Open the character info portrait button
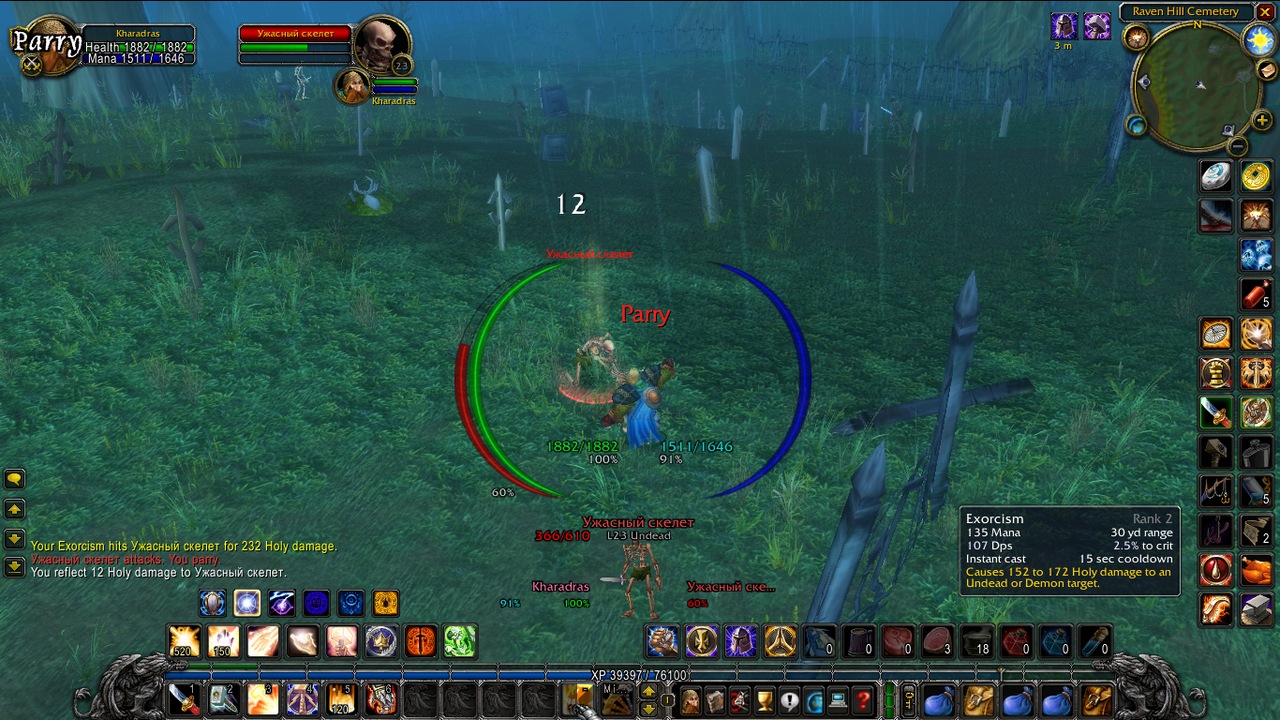Viewport: 1280px width, 720px height. tap(690, 701)
